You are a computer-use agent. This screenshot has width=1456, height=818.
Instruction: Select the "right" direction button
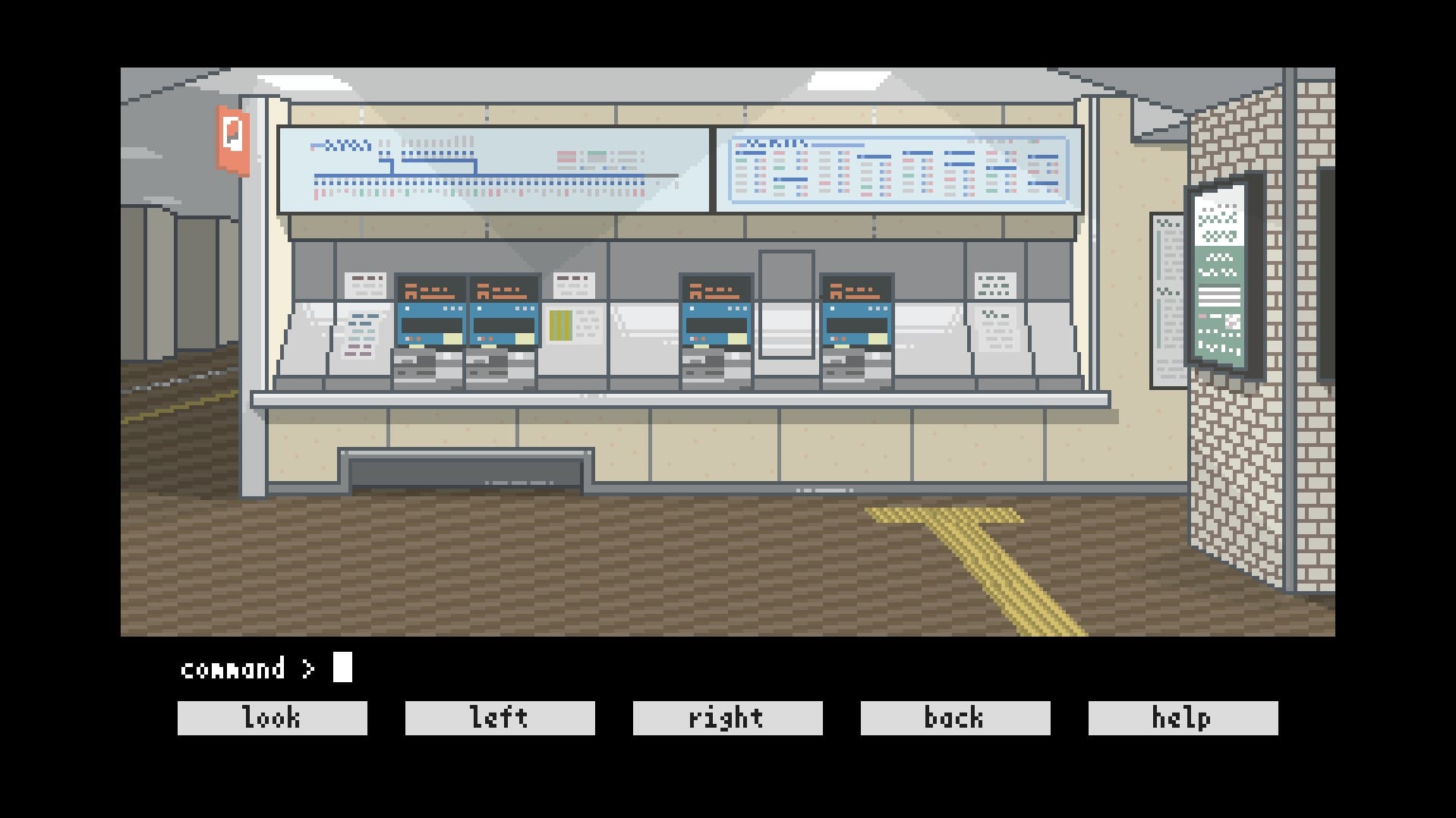pyautogui.click(x=727, y=718)
